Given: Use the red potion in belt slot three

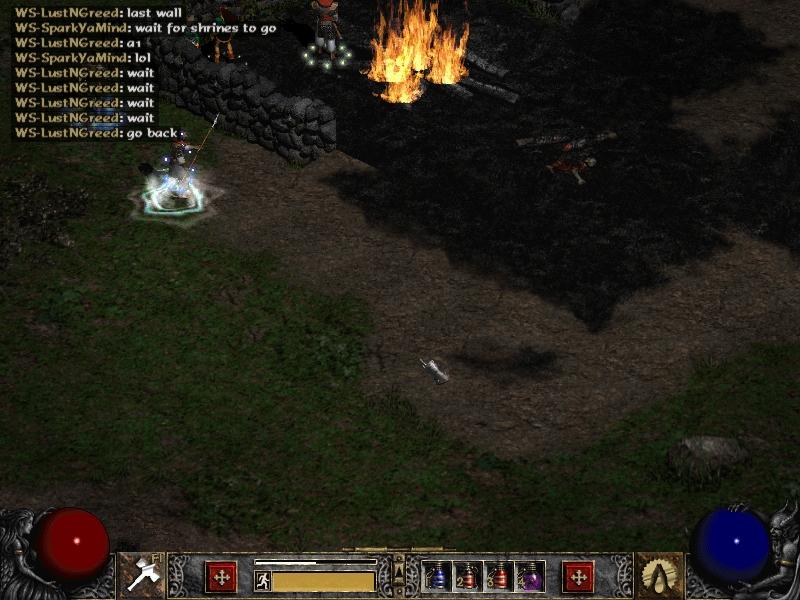Looking at the screenshot, I should (x=499, y=576).
